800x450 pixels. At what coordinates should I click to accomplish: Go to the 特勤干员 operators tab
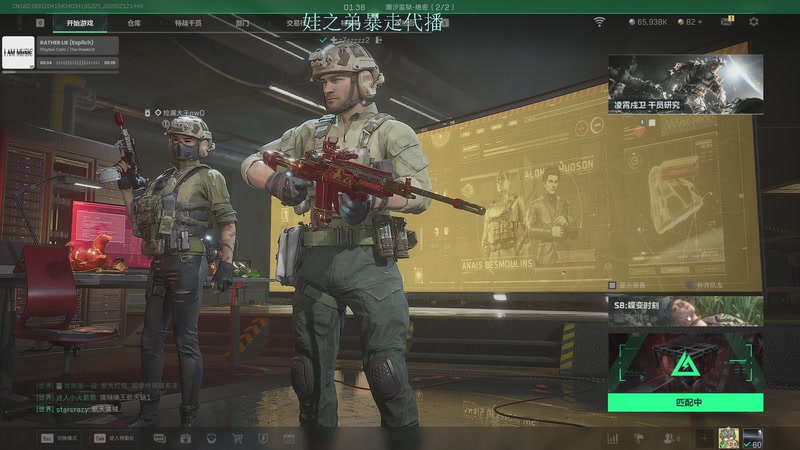point(188,22)
